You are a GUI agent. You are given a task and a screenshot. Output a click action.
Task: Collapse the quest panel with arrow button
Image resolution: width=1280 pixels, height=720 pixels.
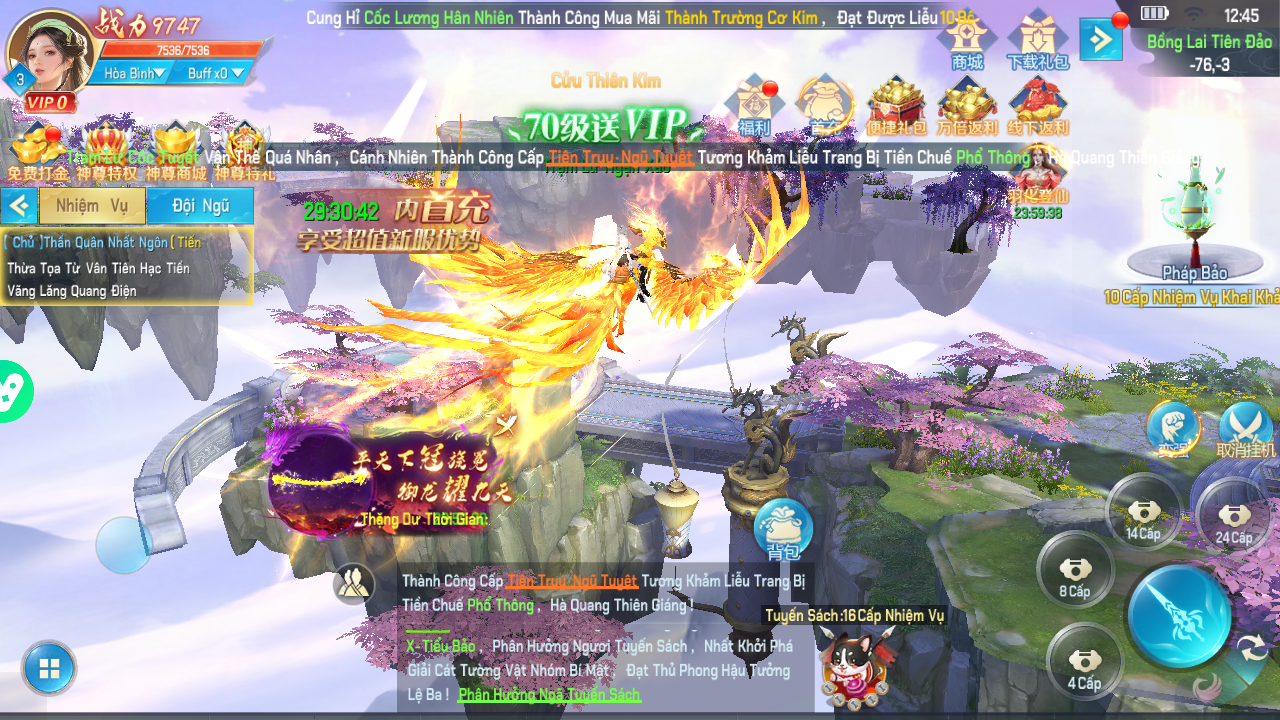[x=18, y=206]
